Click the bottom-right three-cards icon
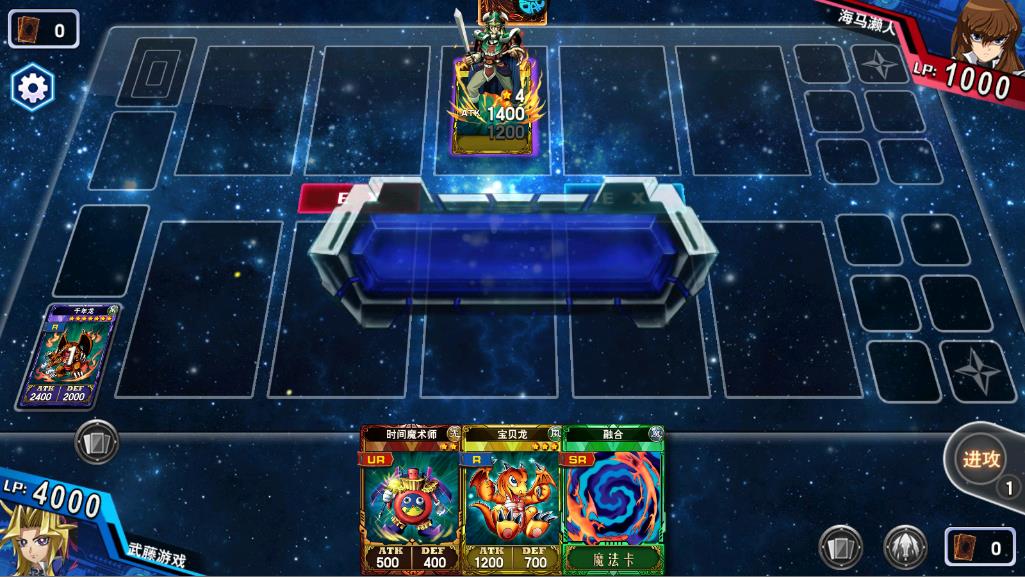 point(840,547)
